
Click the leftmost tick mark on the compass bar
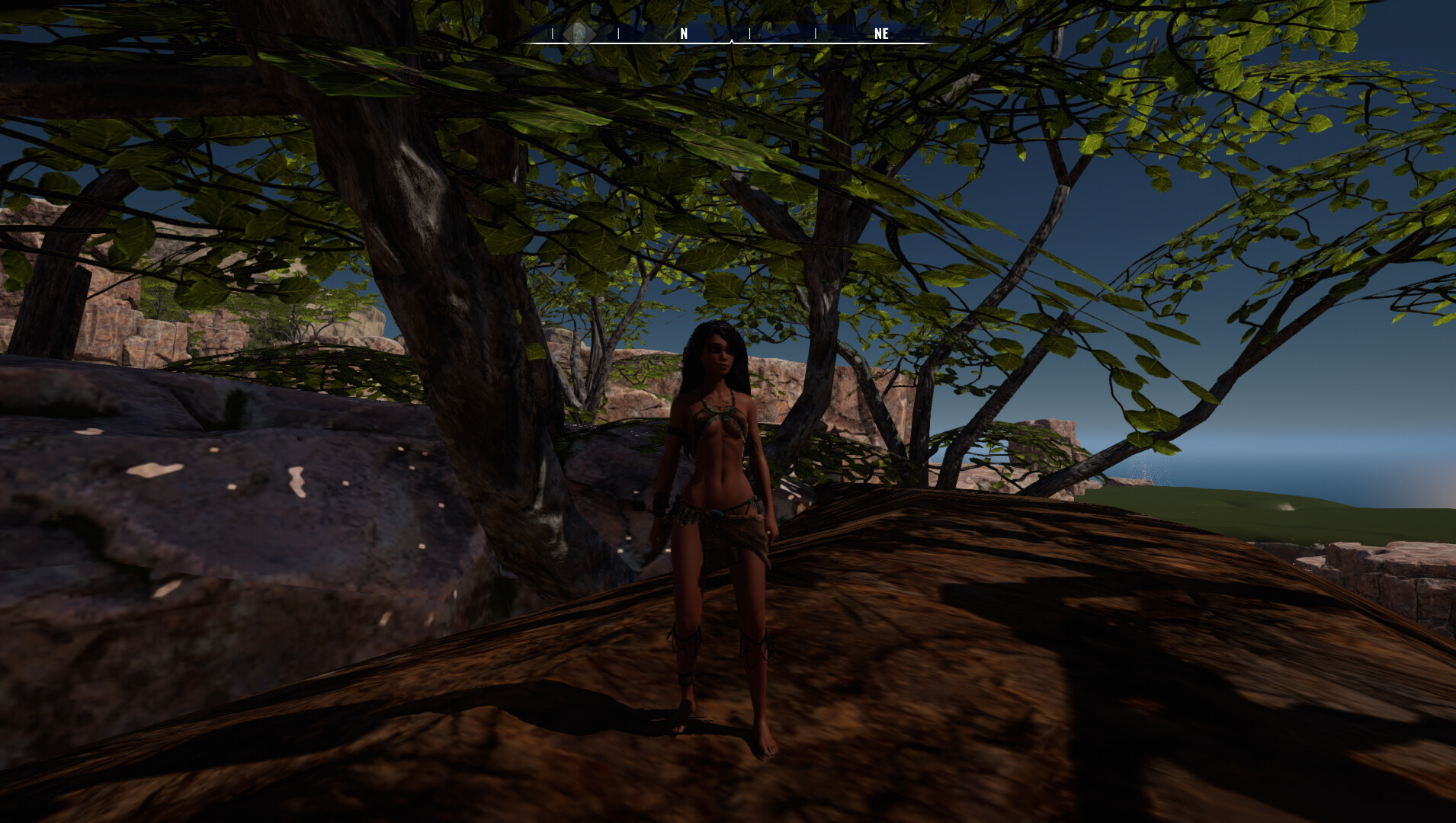(x=552, y=34)
